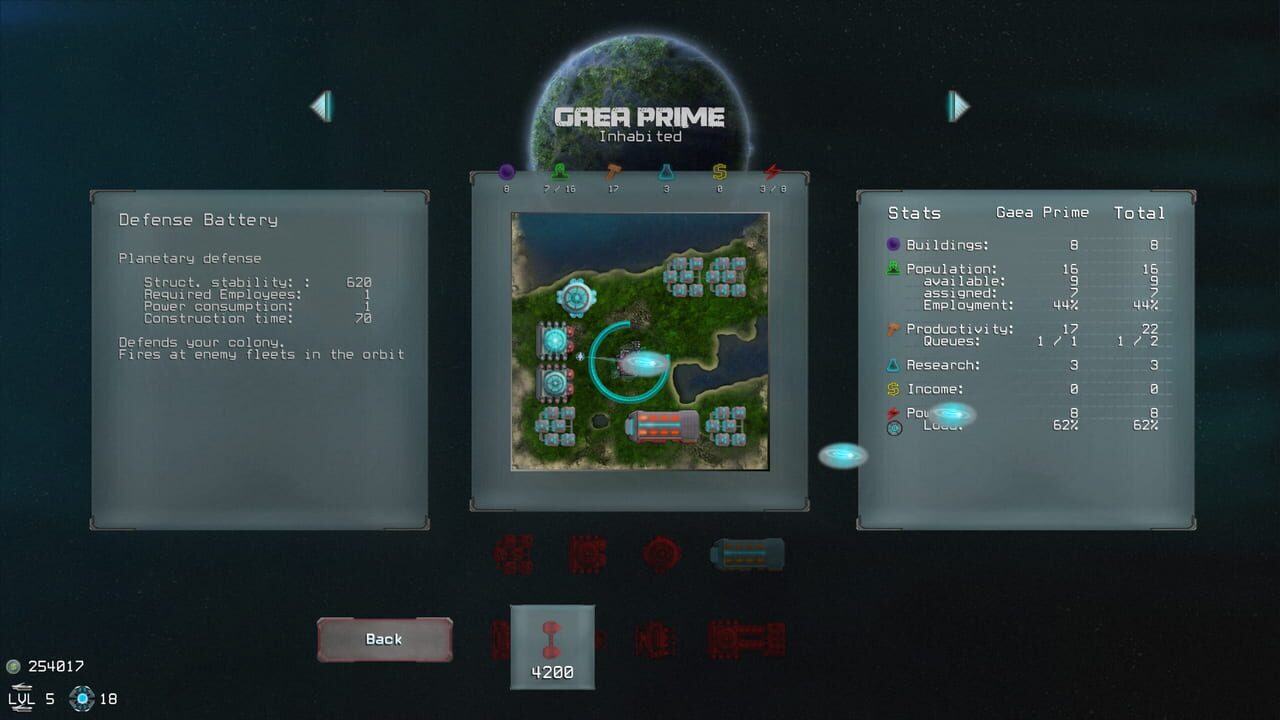1280x720 pixels.
Task: Click the planet name Gaea Prime
Action: pyautogui.click(x=640, y=115)
